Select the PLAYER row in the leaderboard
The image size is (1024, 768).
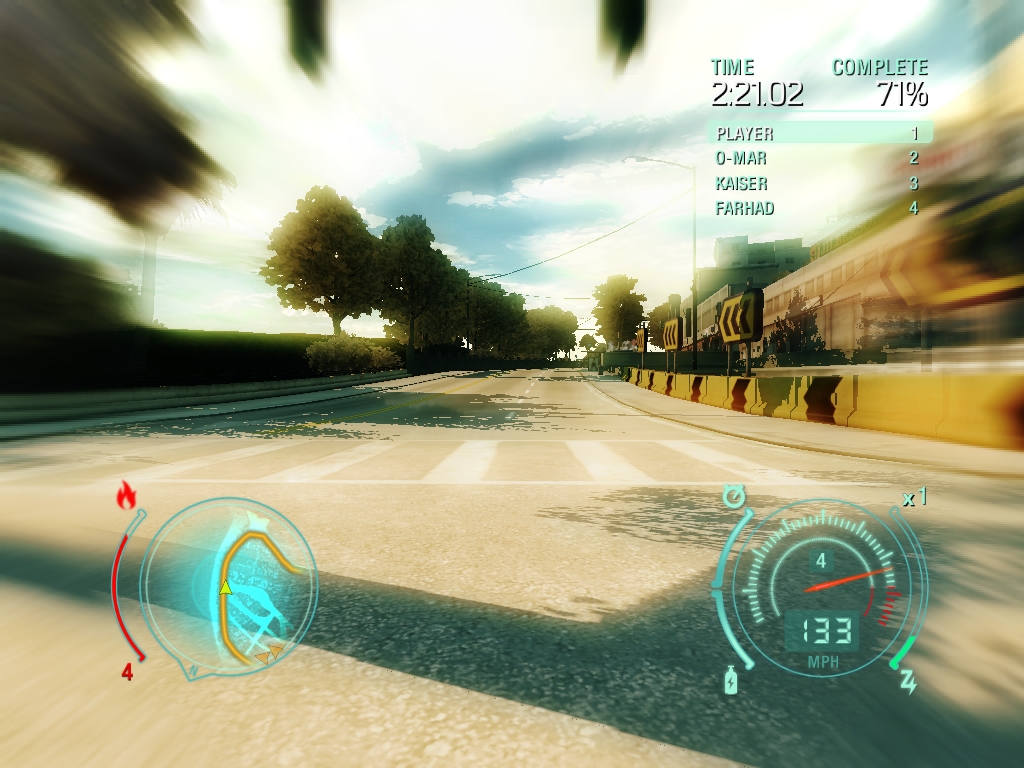tap(820, 133)
